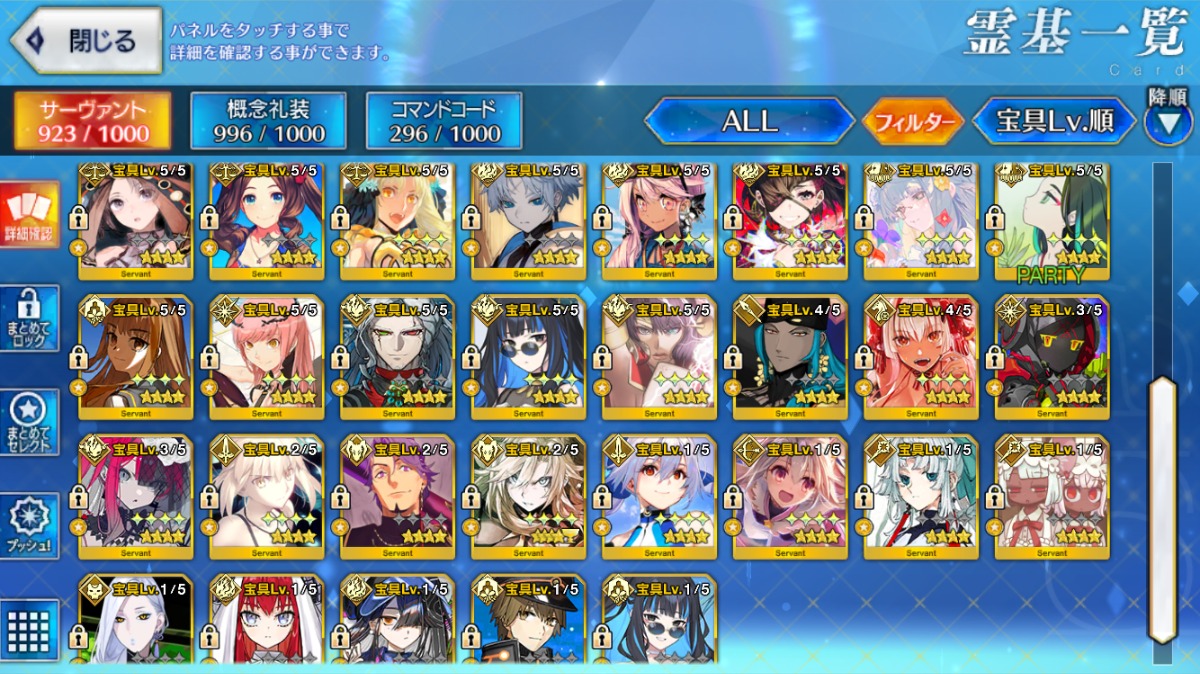This screenshot has height=674, width=1200.
Task: Choose the まとめてロック bulk lock button
Action: pos(29,318)
